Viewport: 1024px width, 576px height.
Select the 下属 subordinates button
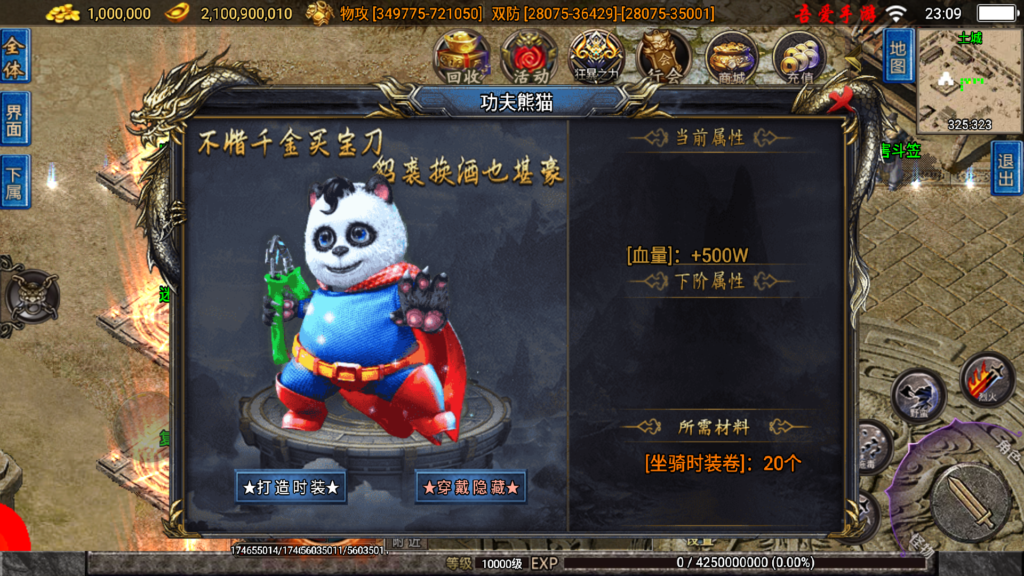click(x=15, y=181)
